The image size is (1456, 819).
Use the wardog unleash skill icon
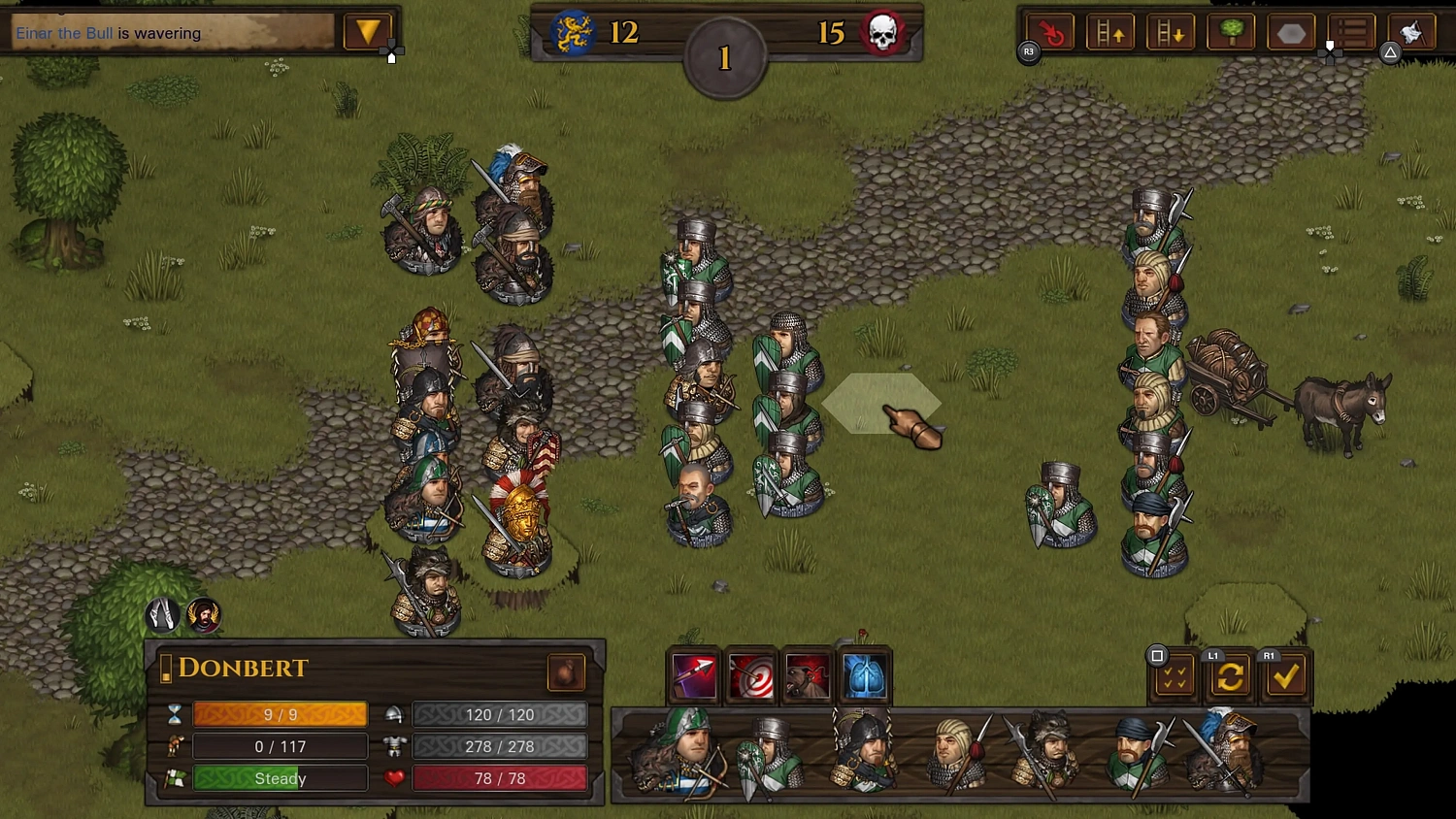click(807, 675)
